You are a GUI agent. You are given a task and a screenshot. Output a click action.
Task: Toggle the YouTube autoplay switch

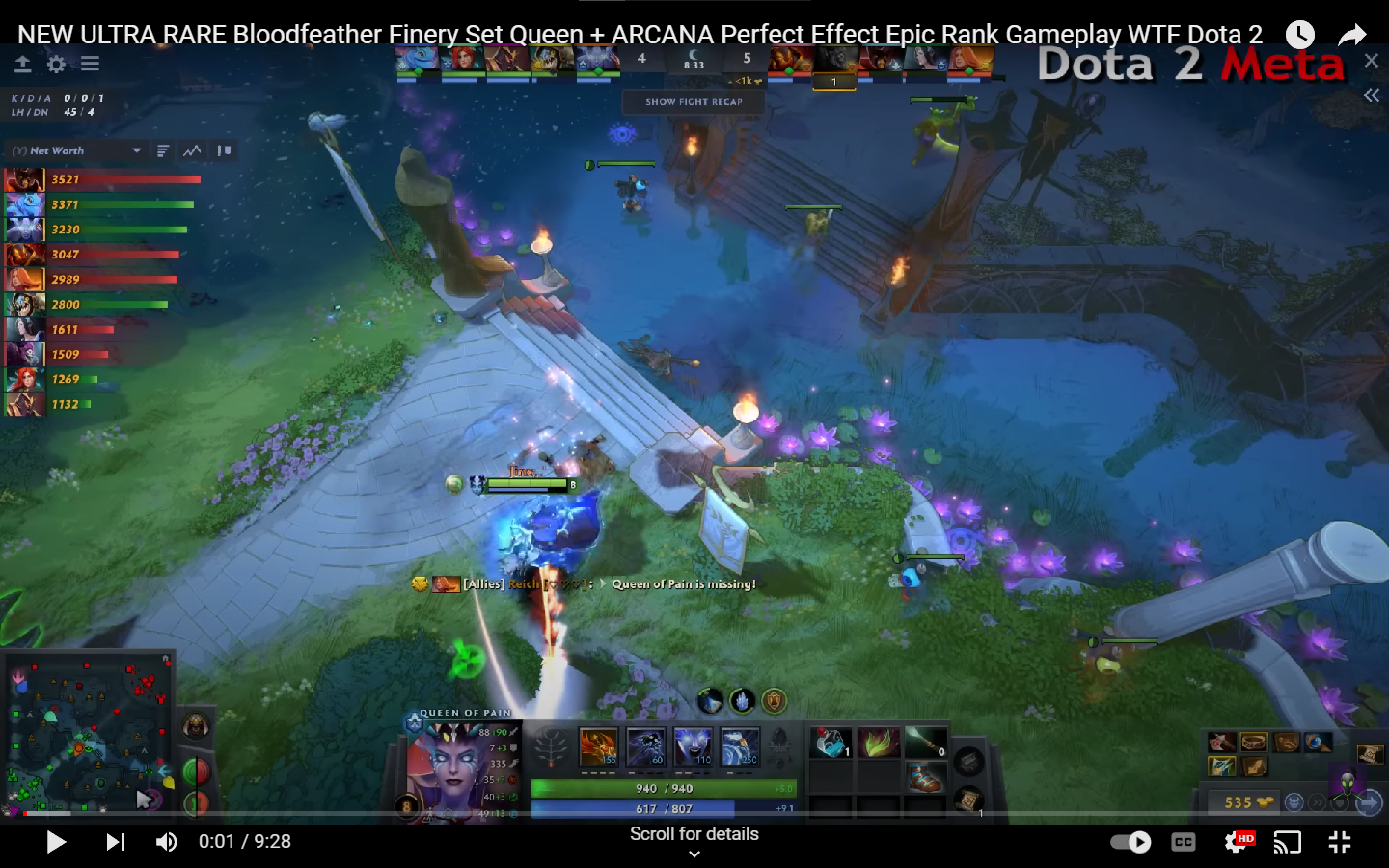tap(1129, 842)
